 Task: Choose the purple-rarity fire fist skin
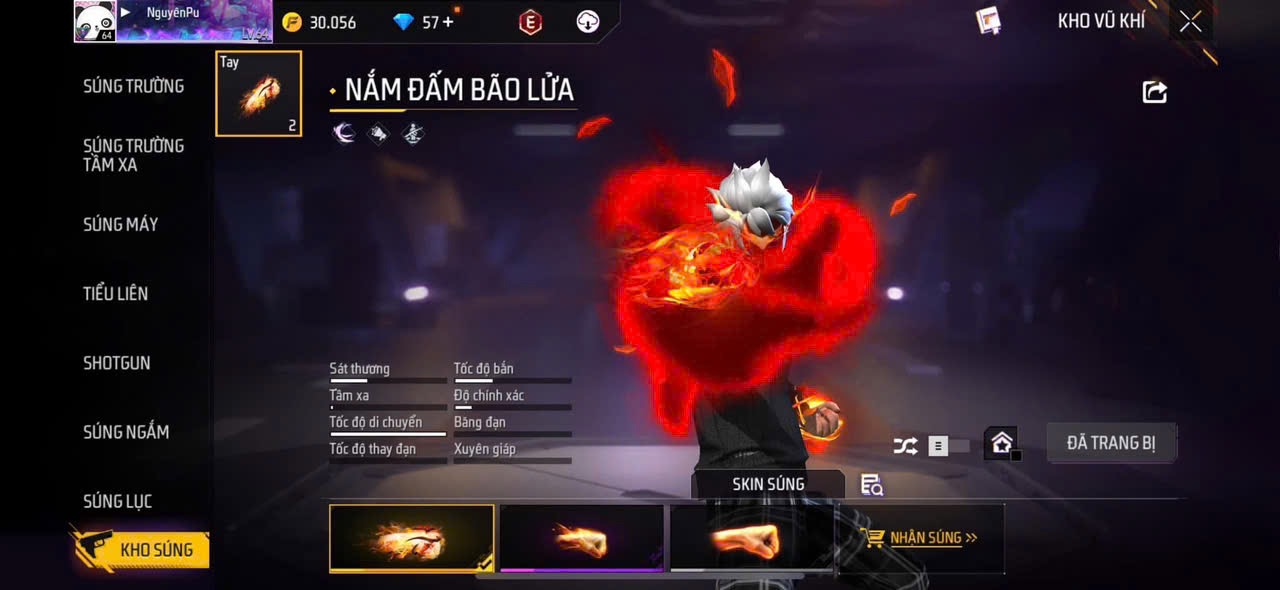581,538
